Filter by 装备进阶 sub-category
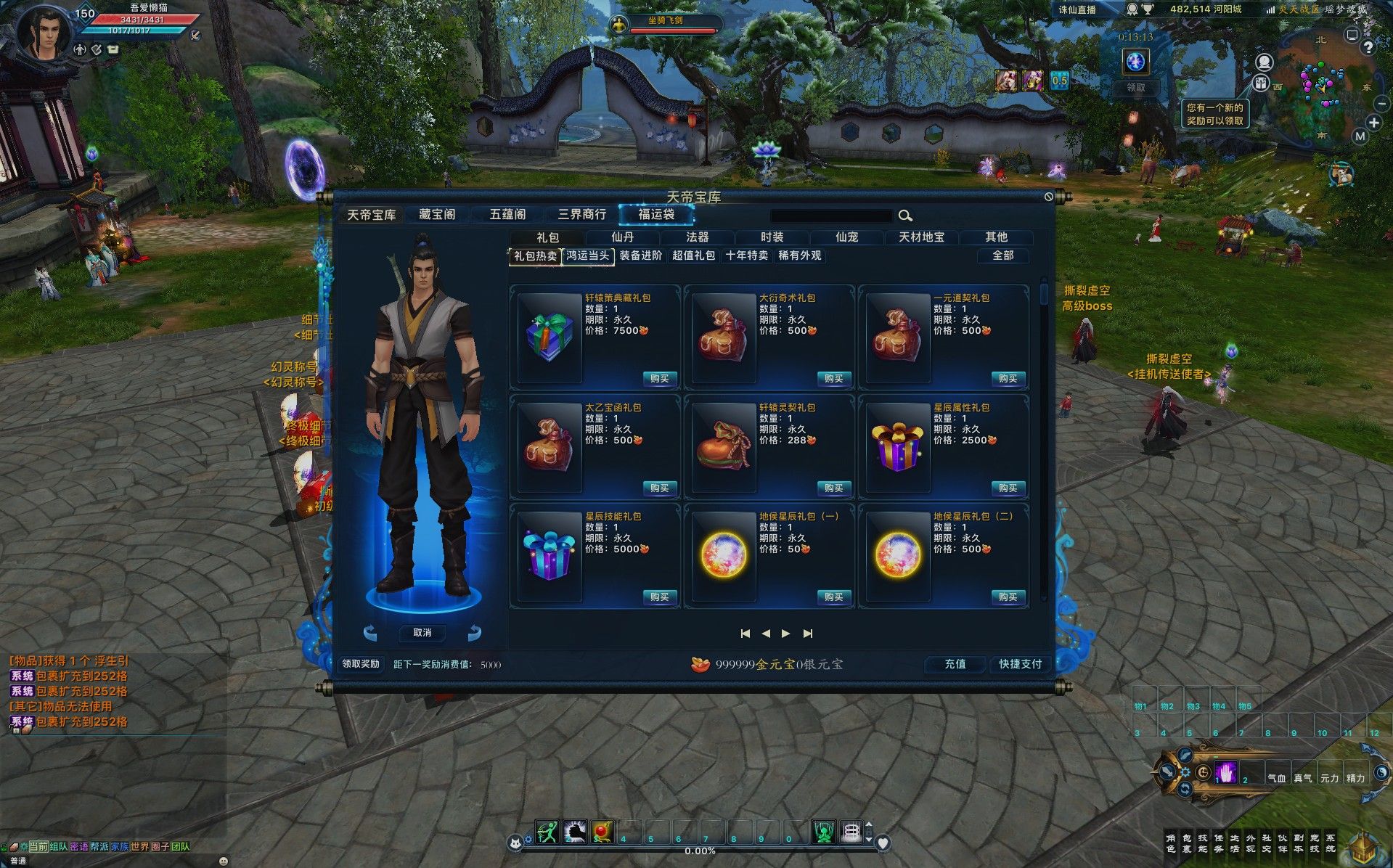The width and height of the screenshot is (1393, 868). click(641, 255)
